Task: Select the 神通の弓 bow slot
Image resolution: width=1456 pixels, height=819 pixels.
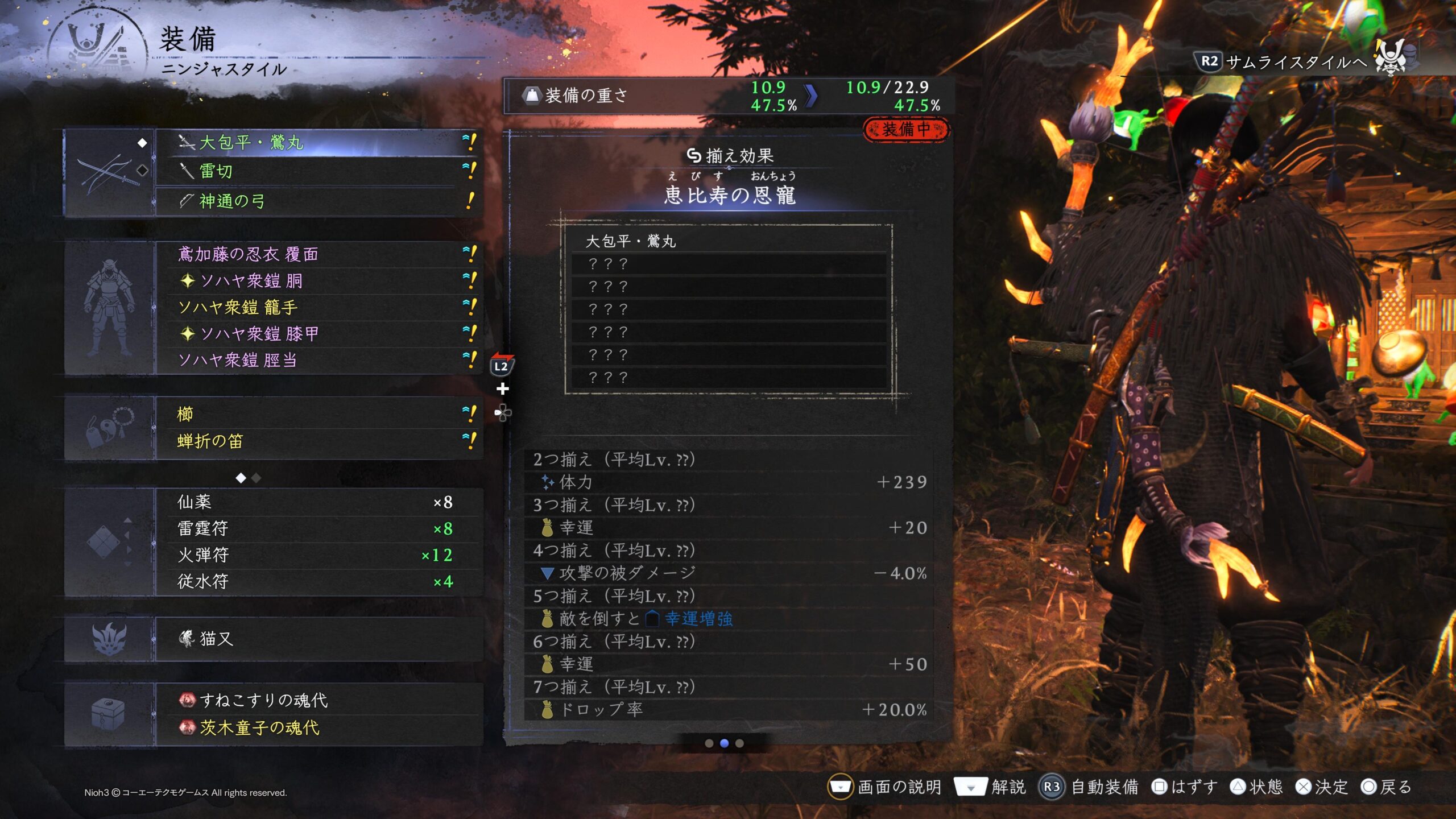Action: click(x=318, y=201)
